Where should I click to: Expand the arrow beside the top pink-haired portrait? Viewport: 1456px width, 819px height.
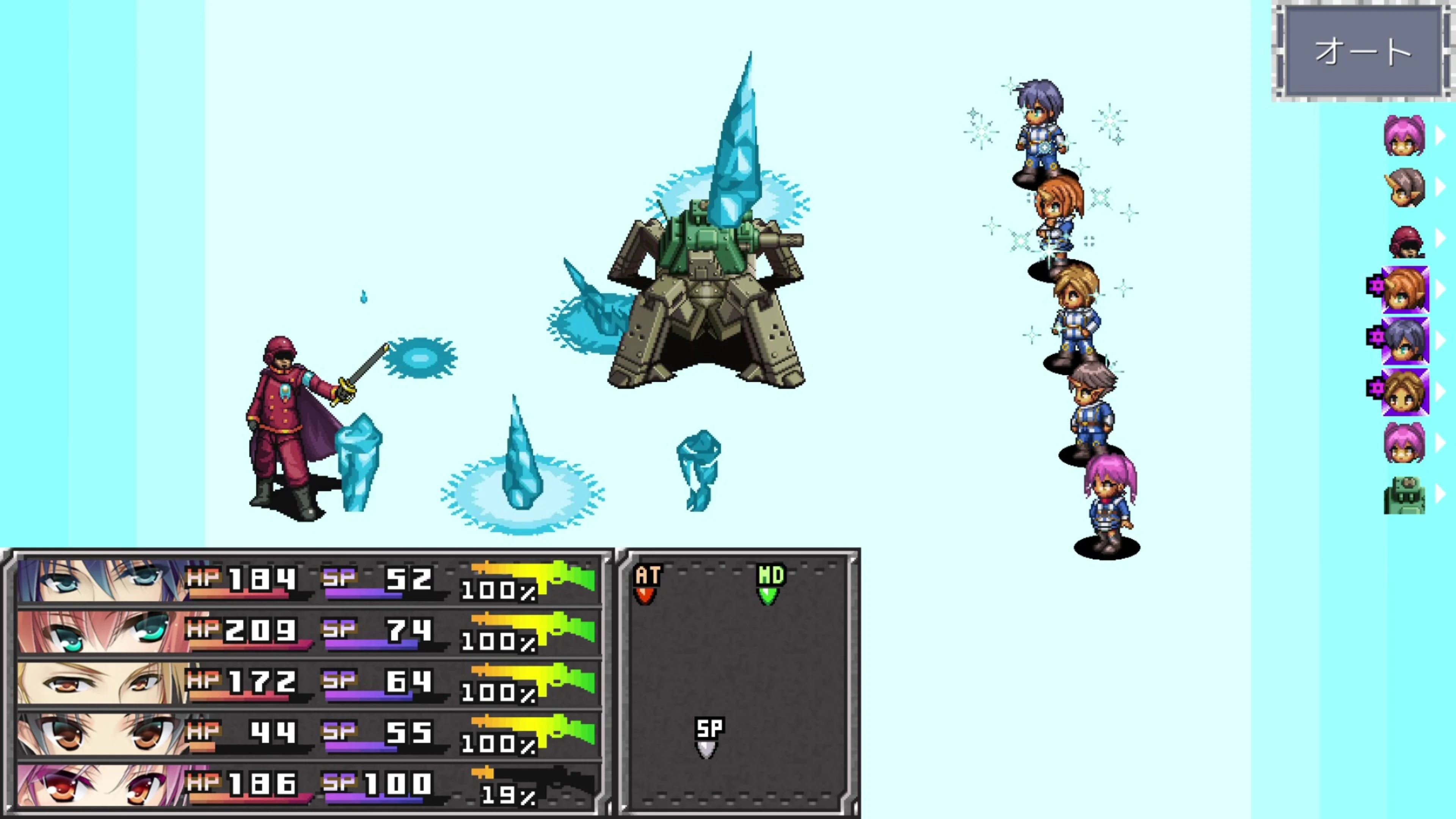click(1440, 136)
